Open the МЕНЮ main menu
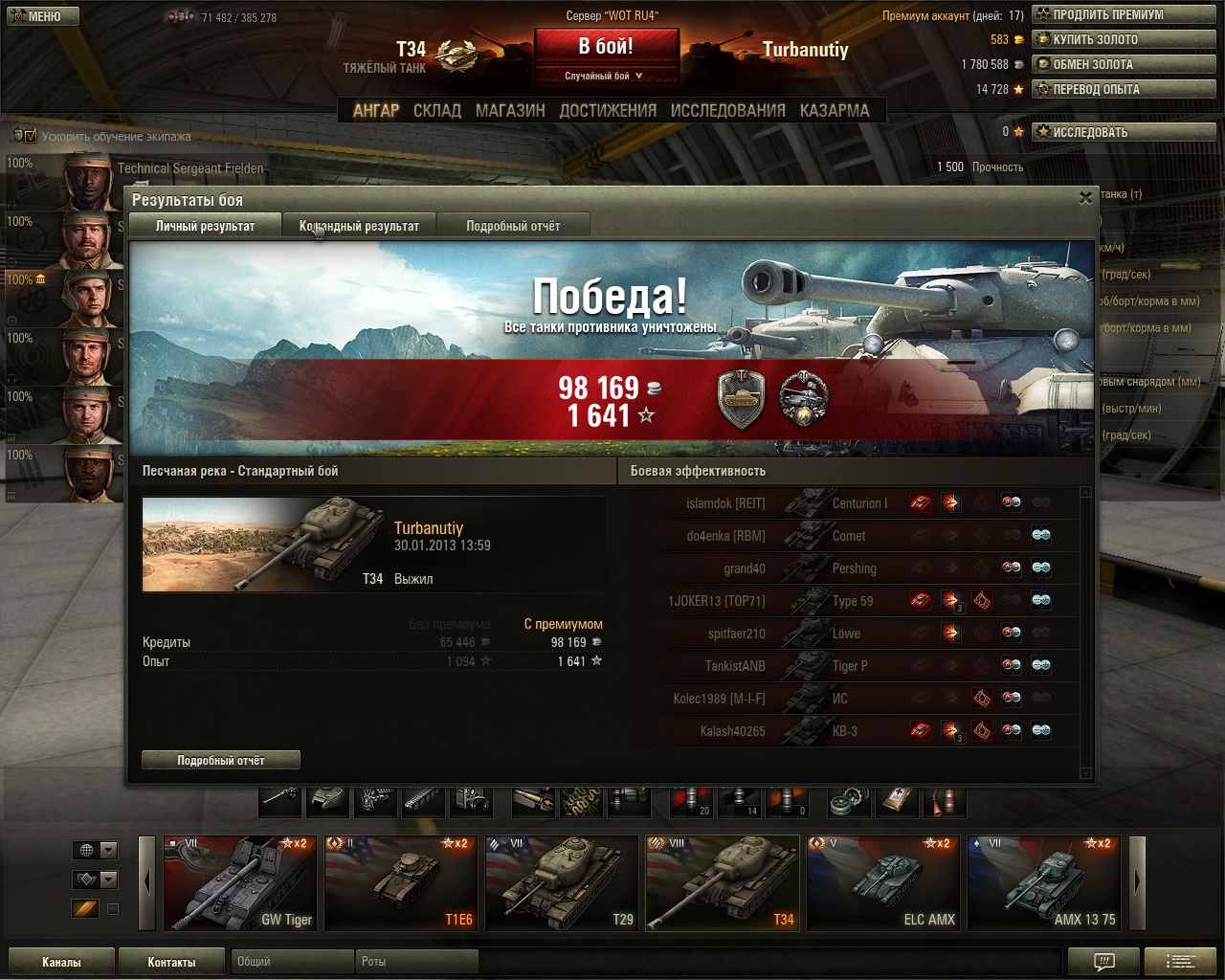Viewport: 1225px width, 980px height. [x=42, y=16]
